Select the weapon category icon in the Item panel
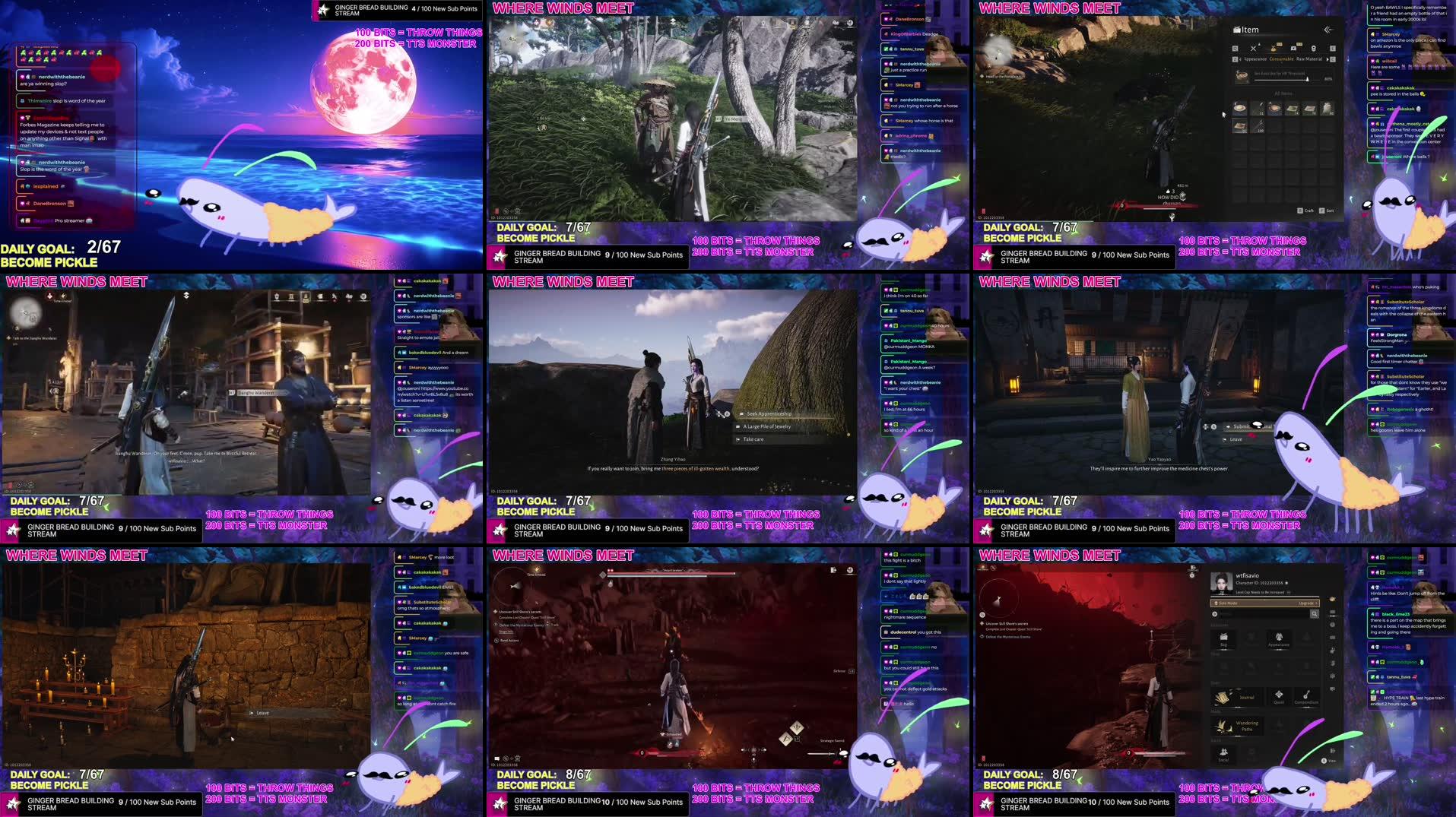Image resolution: width=1456 pixels, height=817 pixels. pyautogui.click(x=1253, y=49)
